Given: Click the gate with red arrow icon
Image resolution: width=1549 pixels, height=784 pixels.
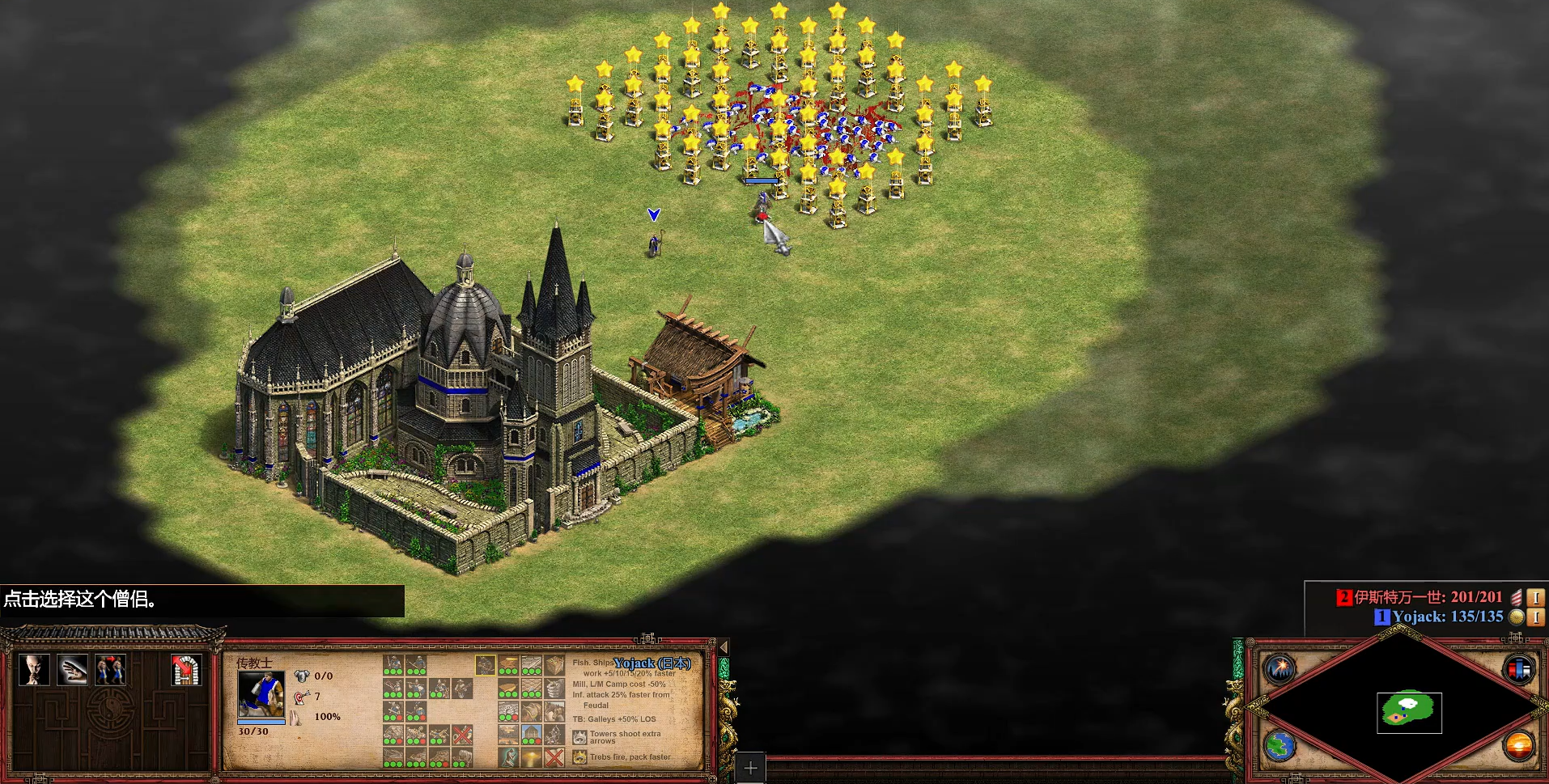Looking at the screenshot, I should coord(186,670).
